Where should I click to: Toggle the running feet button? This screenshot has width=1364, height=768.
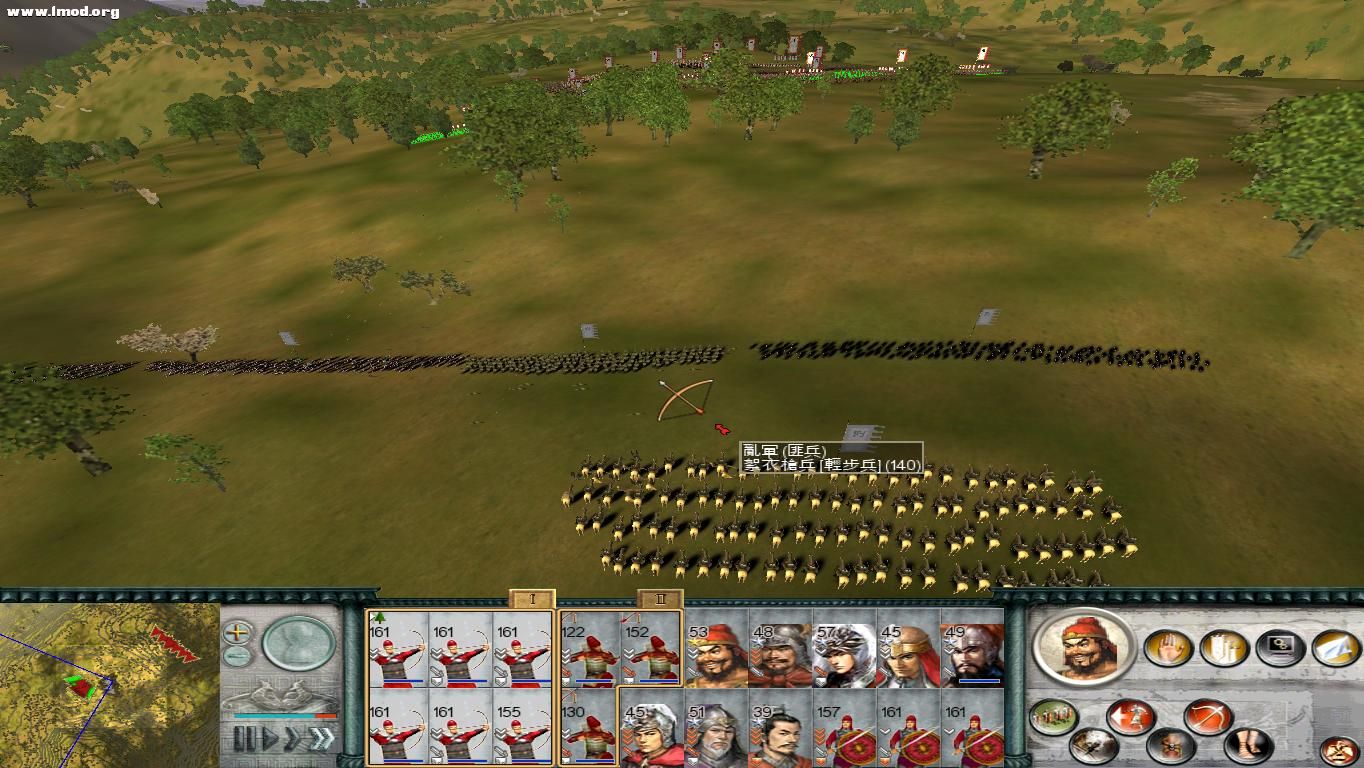coord(1247,745)
